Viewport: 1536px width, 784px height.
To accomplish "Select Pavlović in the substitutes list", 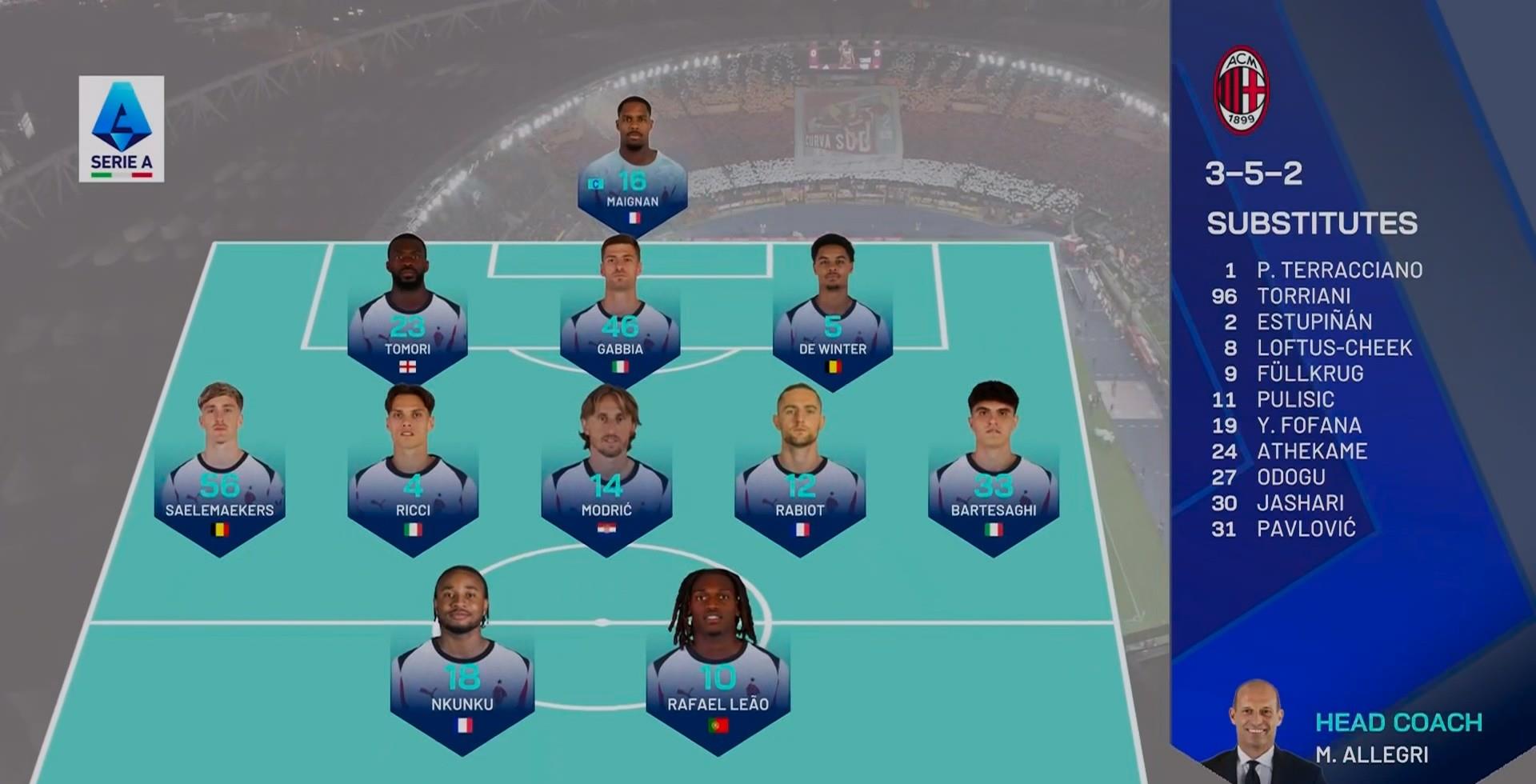I will tap(1306, 529).
